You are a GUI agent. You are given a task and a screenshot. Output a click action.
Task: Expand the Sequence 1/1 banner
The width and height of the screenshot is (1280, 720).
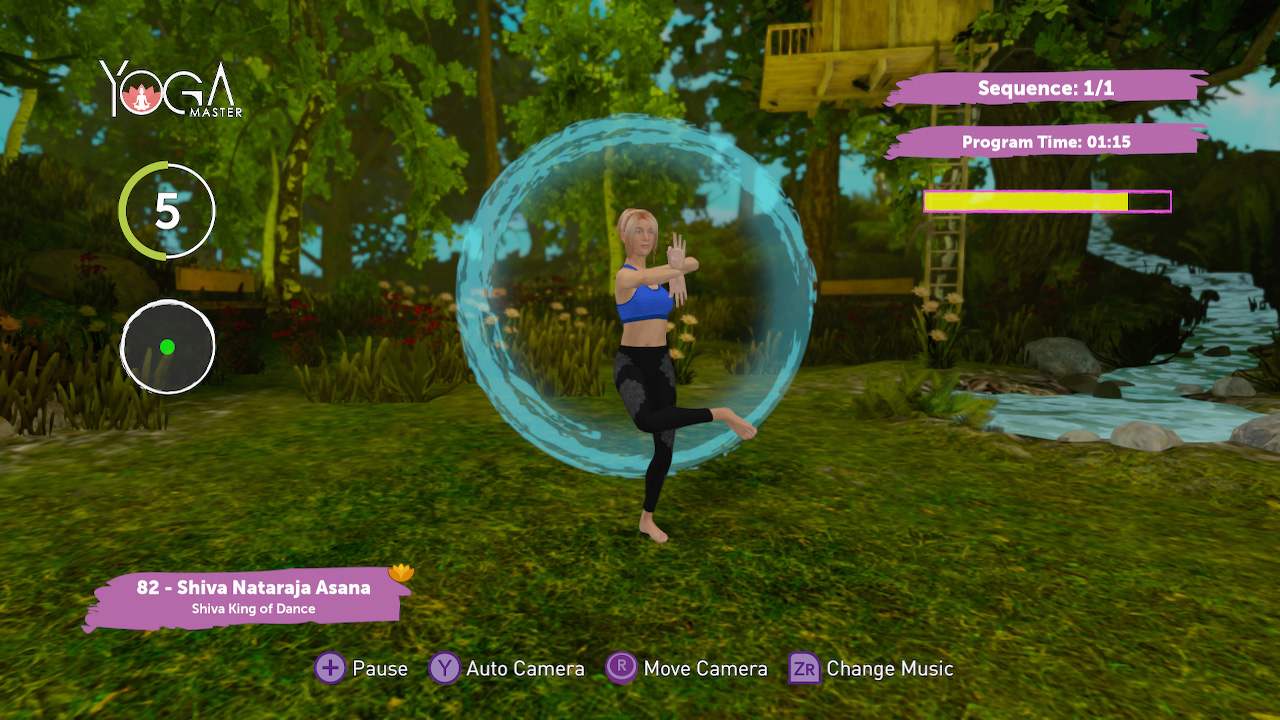tap(1046, 88)
